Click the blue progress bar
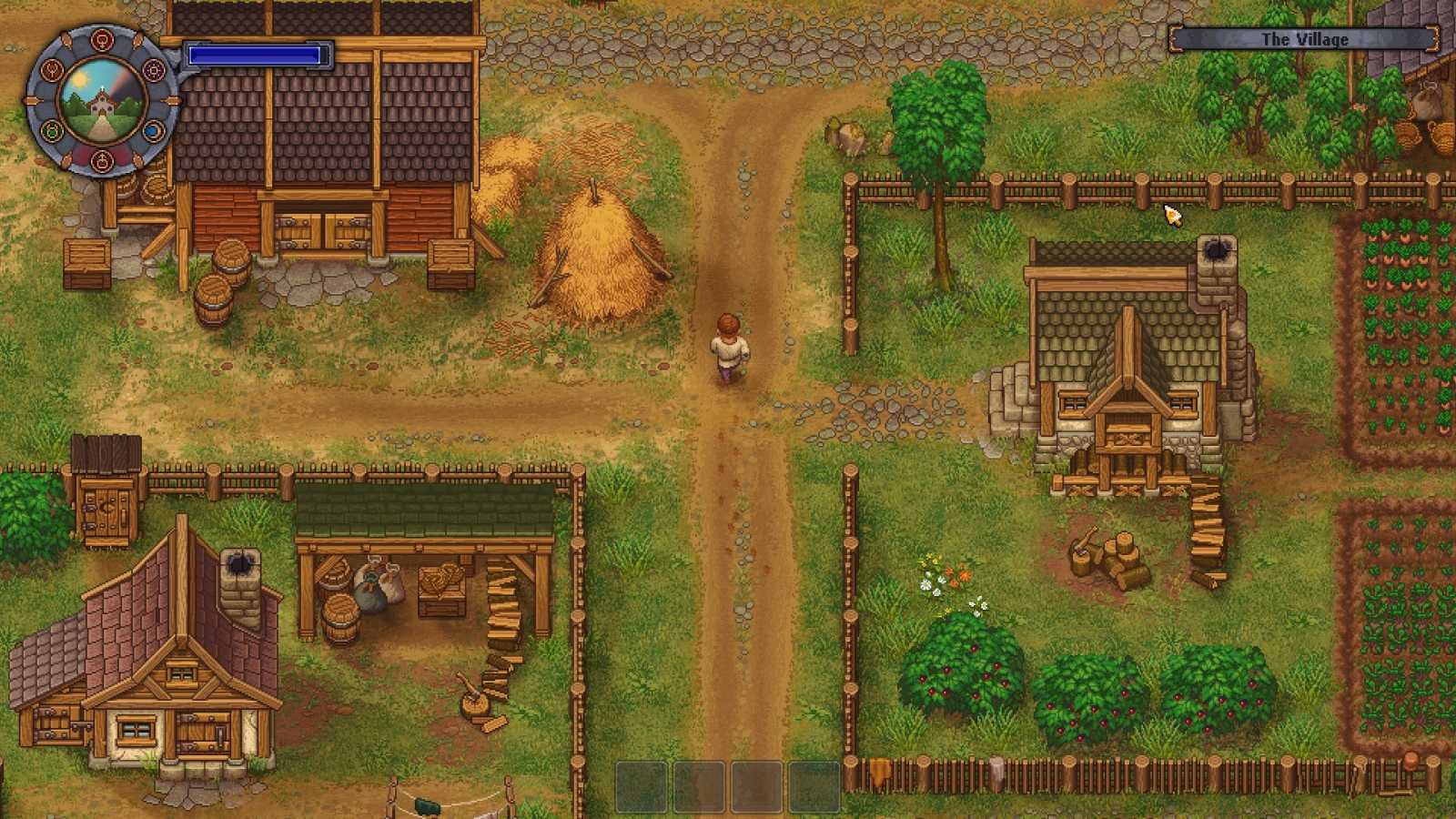The height and width of the screenshot is (819, 1456). (x=255, y=56)
